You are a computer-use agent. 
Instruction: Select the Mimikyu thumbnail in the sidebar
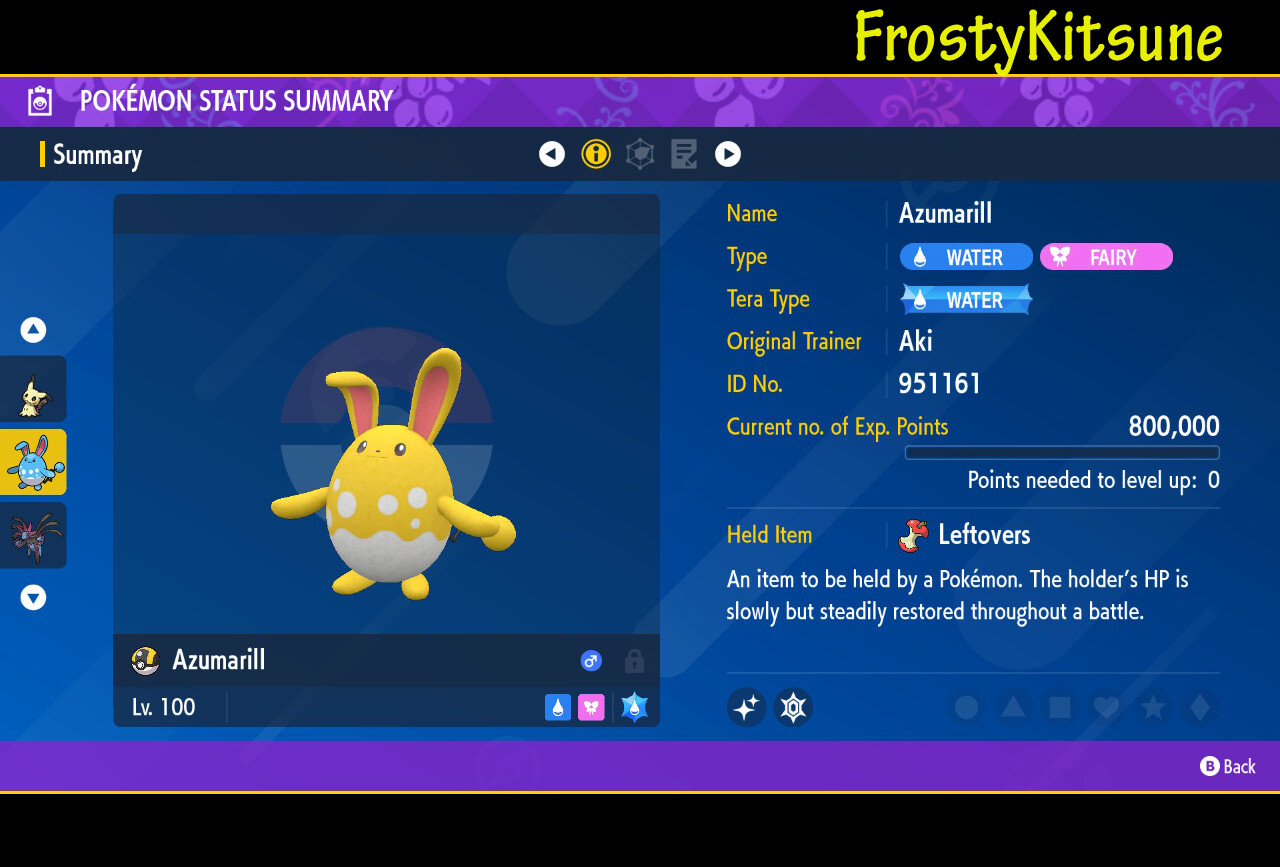(33, 389)
